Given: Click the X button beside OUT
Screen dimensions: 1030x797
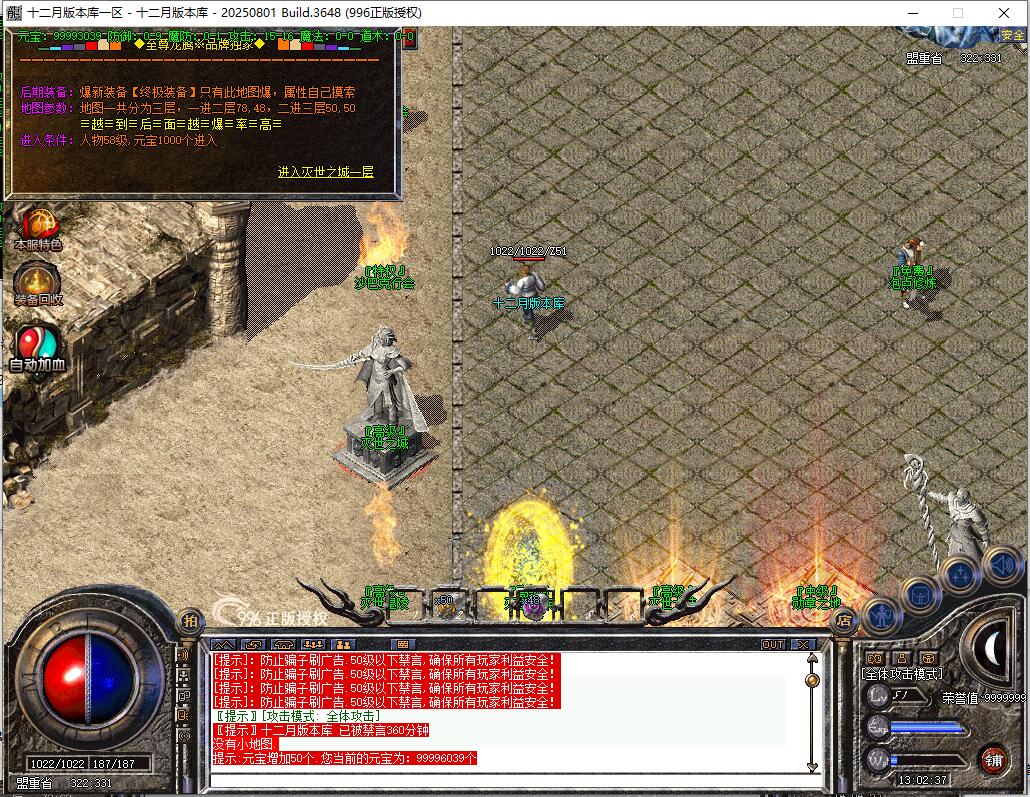Looking at the screenshot, I should (x=803, y=645).
